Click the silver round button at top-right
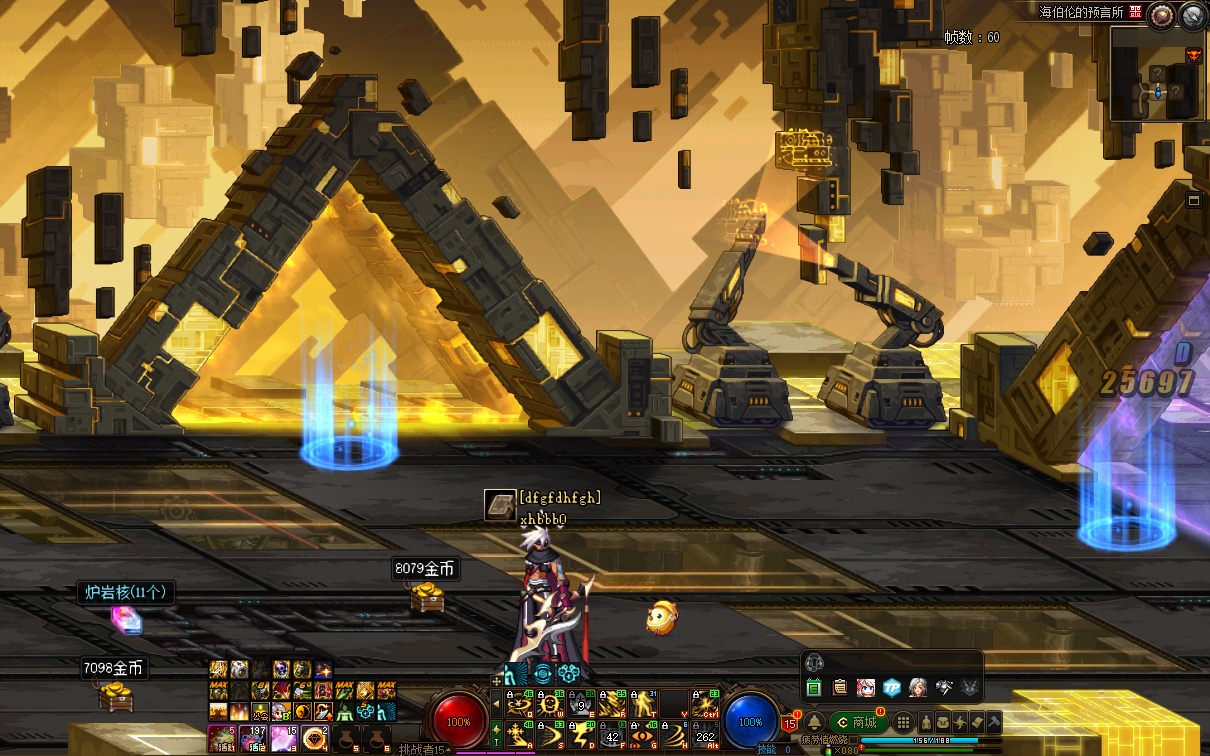 pos(1192,15)
